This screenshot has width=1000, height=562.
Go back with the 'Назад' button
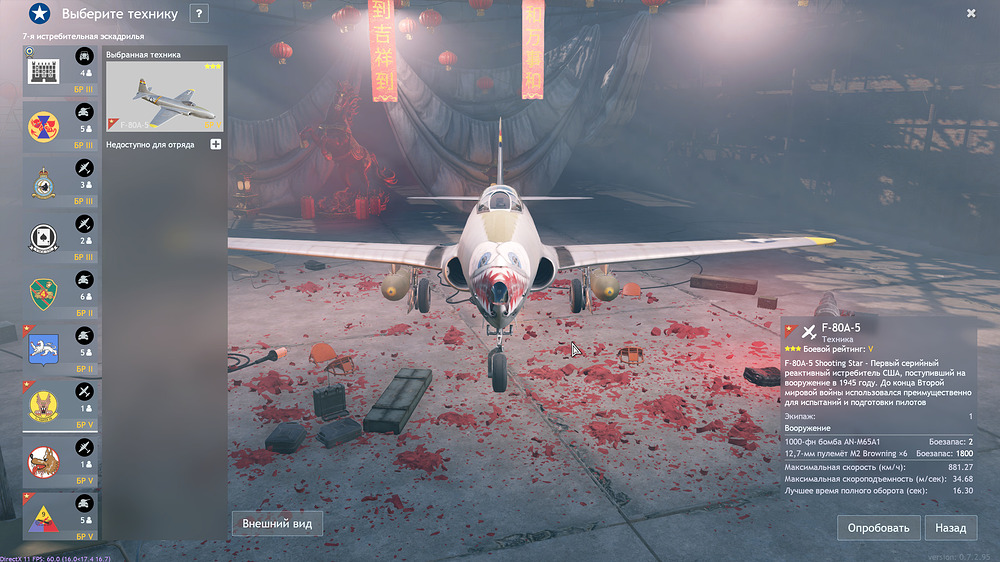tap(950, 527)
